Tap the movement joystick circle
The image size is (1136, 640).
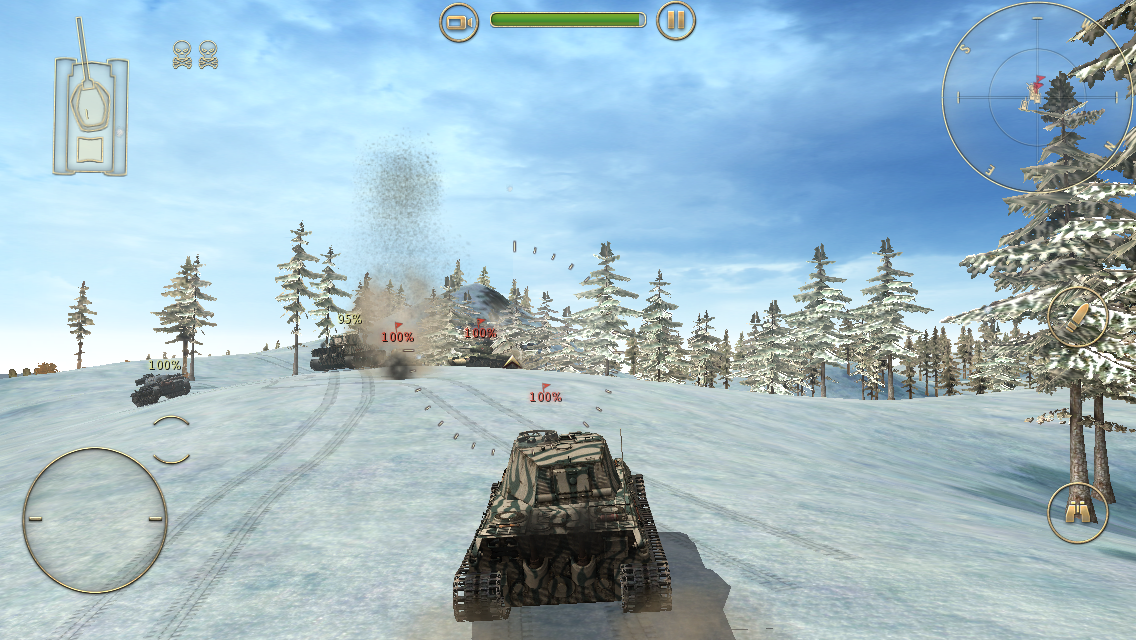coord(95,519)
